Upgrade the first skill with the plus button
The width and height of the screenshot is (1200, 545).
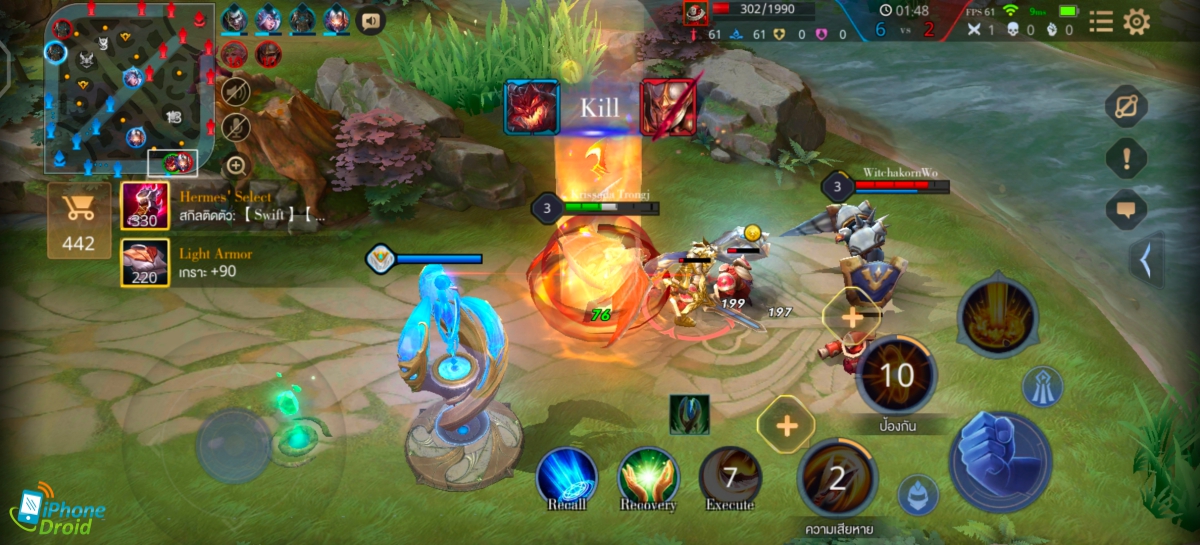(x=786, y=427)
